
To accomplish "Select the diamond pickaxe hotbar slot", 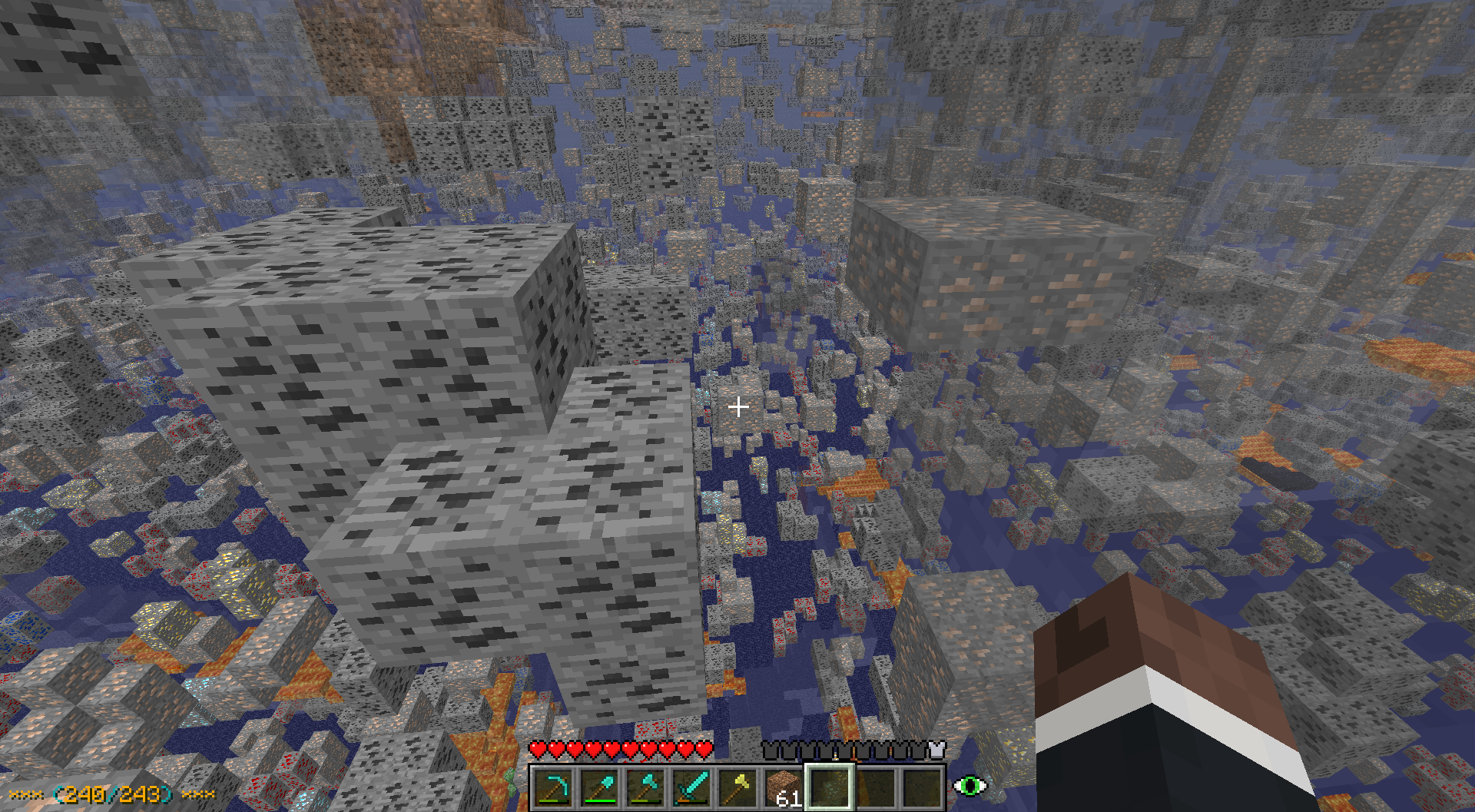I will 554,787.
